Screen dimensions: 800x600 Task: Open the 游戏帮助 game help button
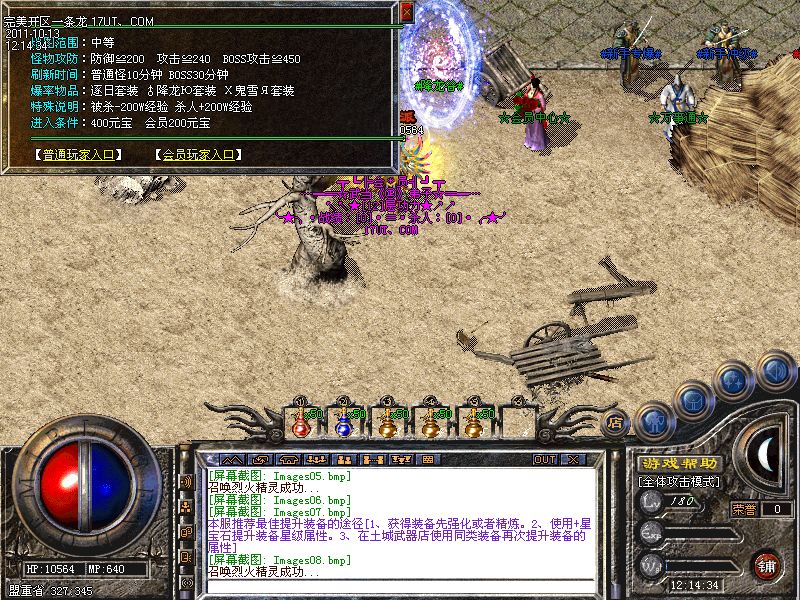click(678, 463)
